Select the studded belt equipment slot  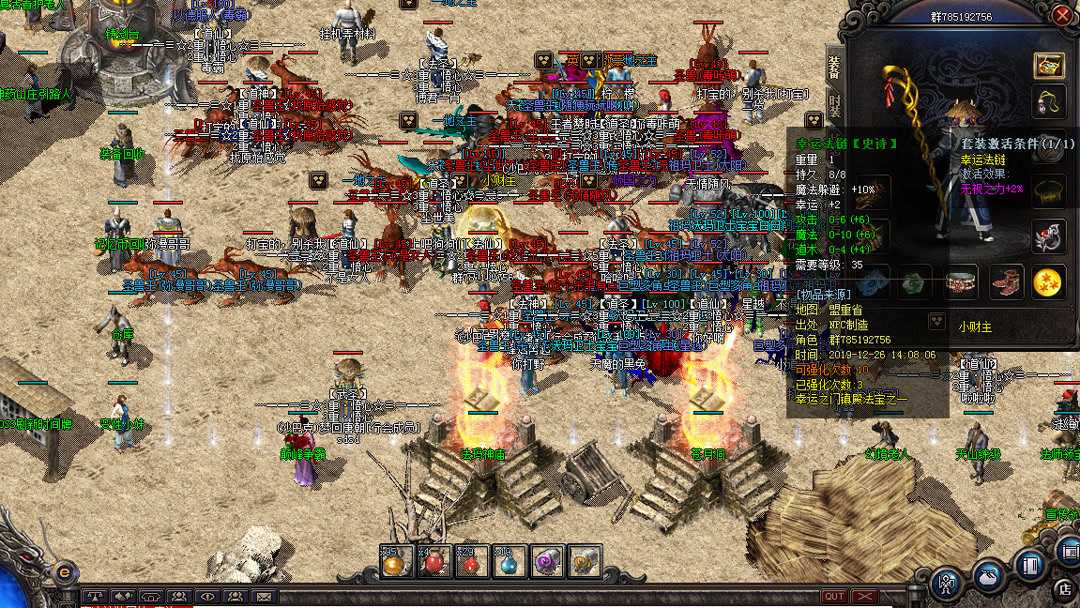[x=962, y=283]
